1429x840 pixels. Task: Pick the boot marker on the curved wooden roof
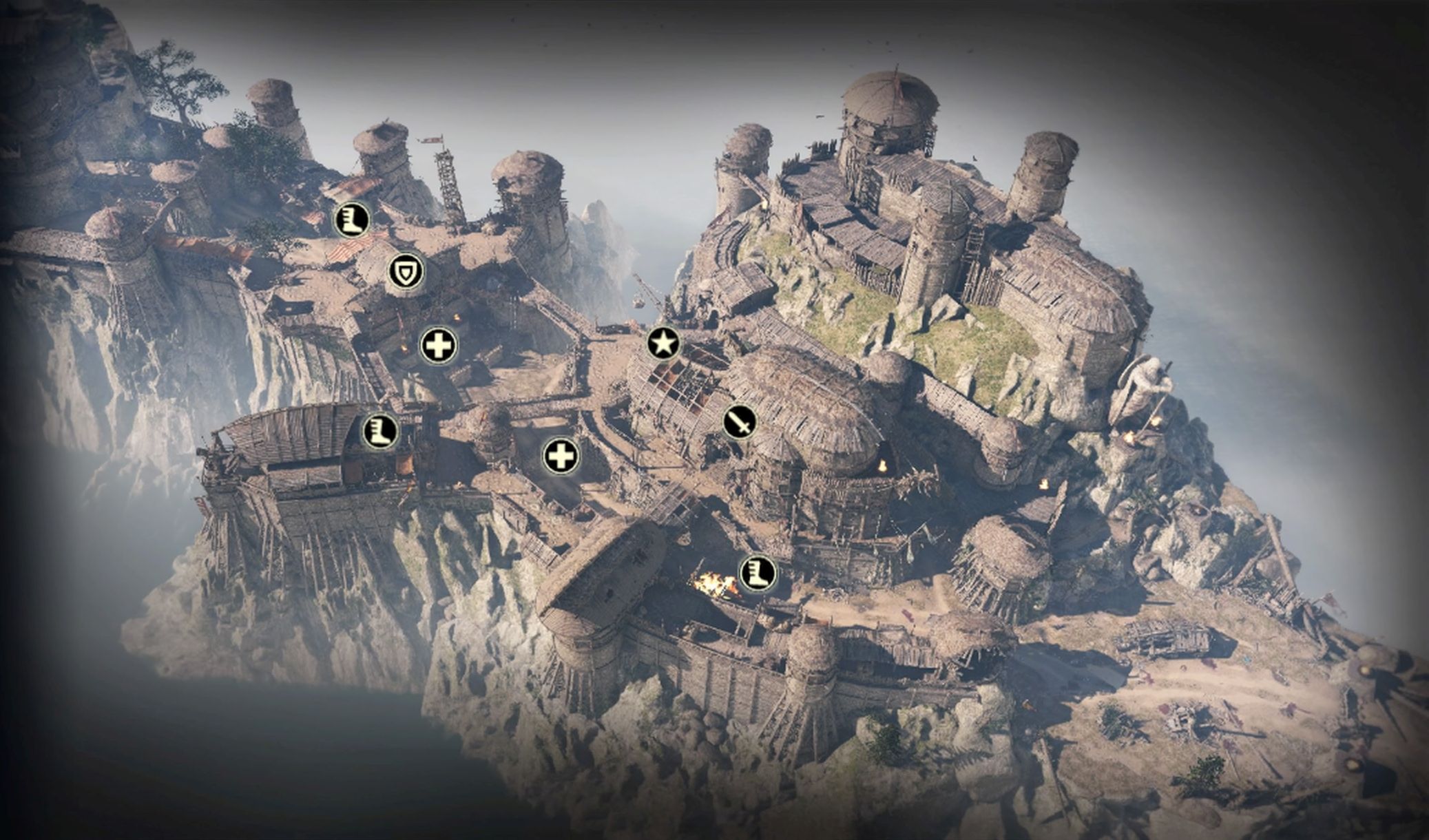(380, 432)
